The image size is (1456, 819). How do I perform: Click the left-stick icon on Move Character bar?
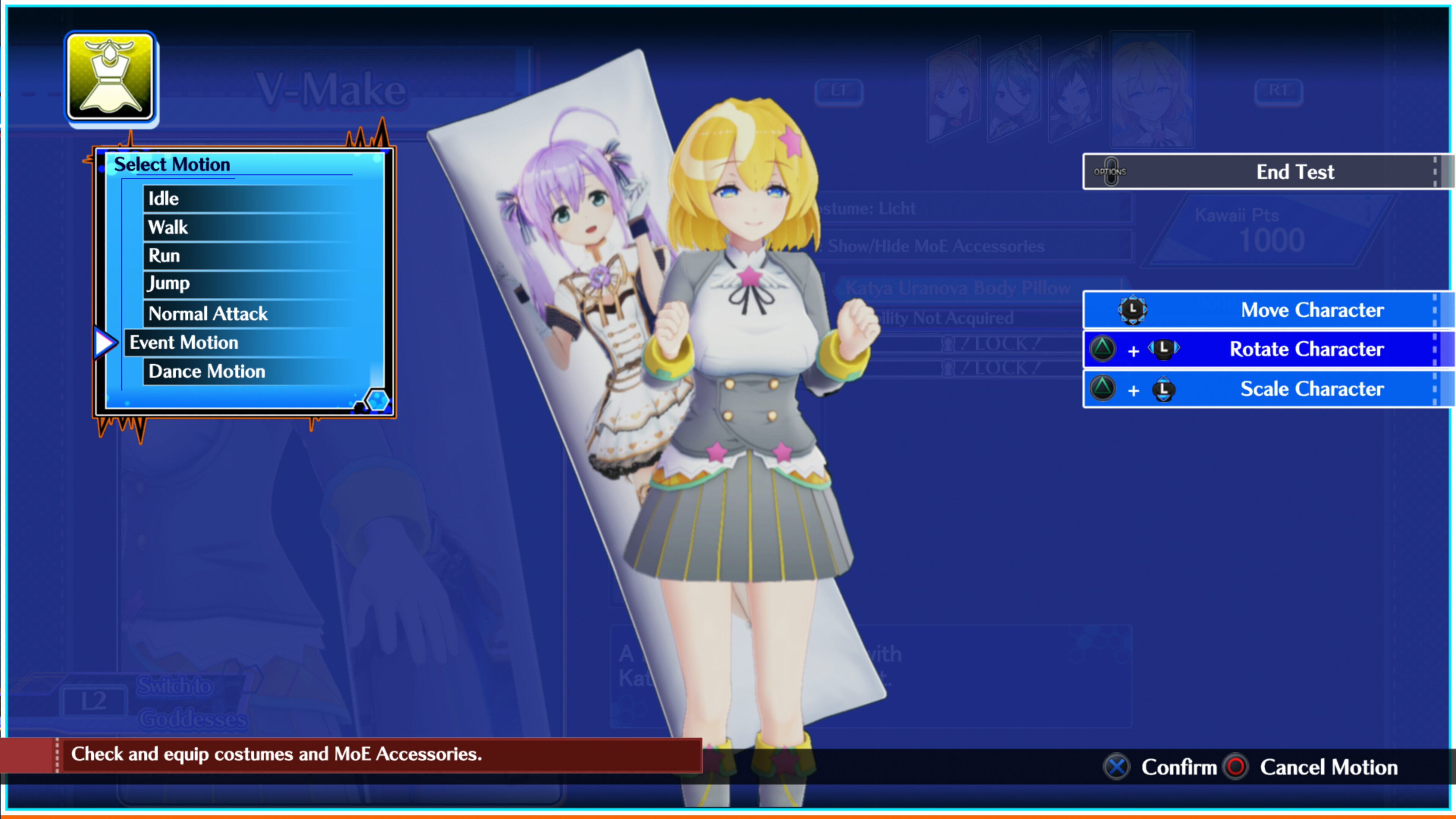click(1132, 310)
